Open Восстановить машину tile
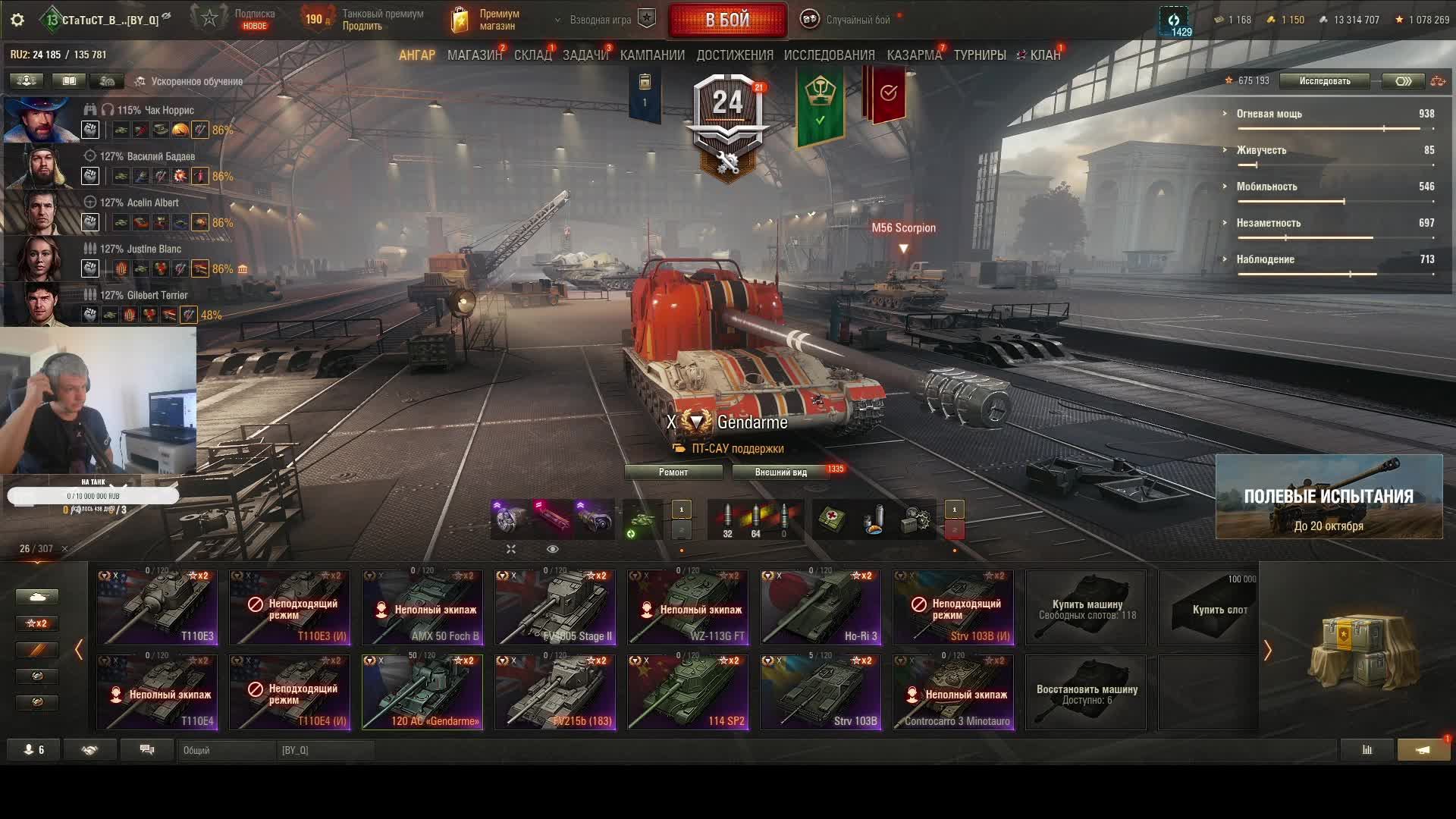This screenshot has height=819, width=1456. pos(1086,693)
